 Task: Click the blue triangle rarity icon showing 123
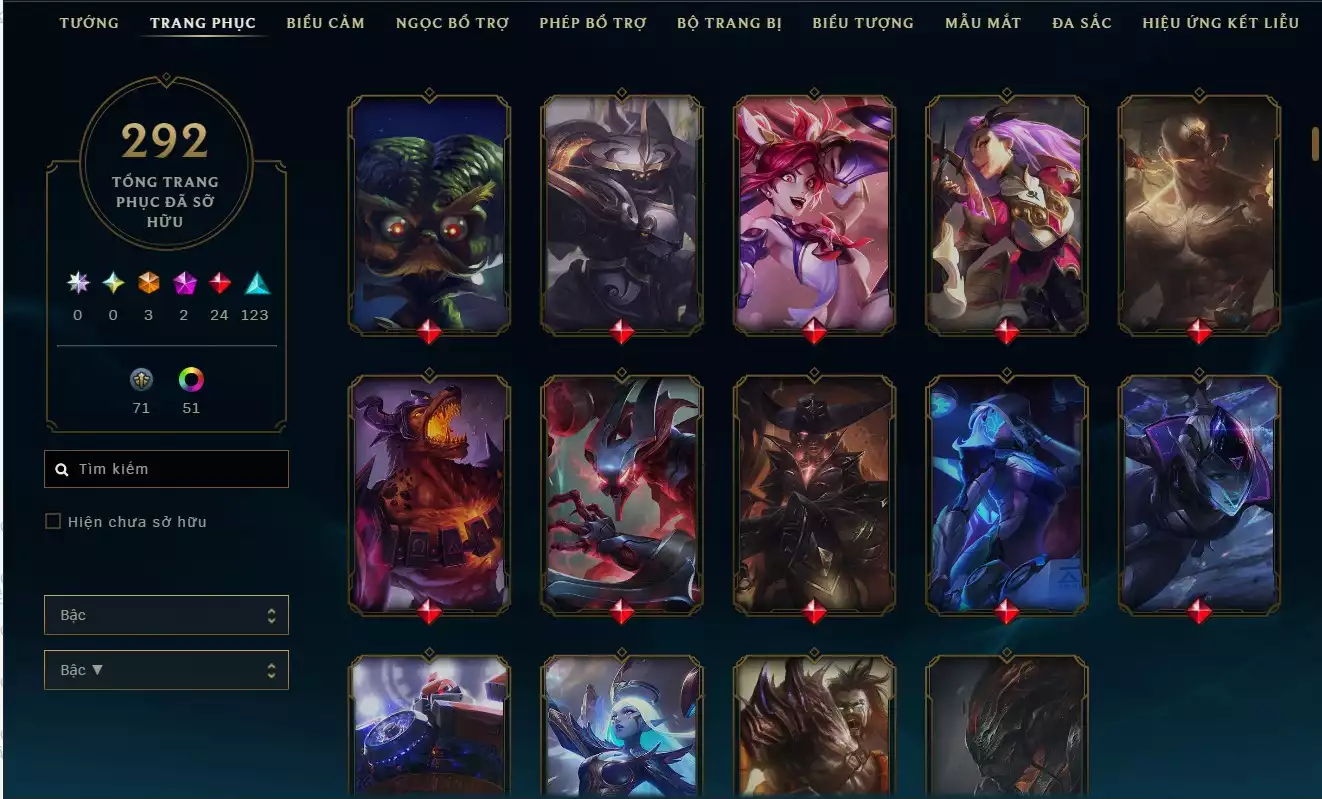pos(256,284)
